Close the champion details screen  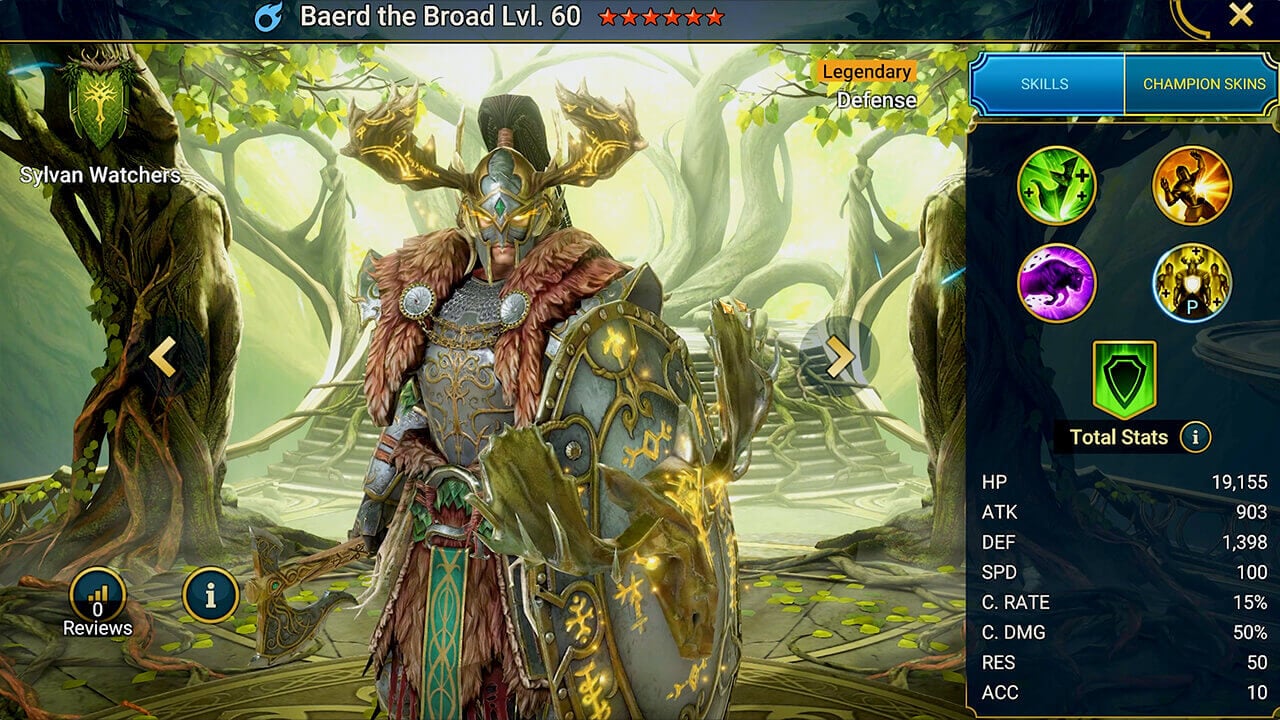(x=1241, y=15)
